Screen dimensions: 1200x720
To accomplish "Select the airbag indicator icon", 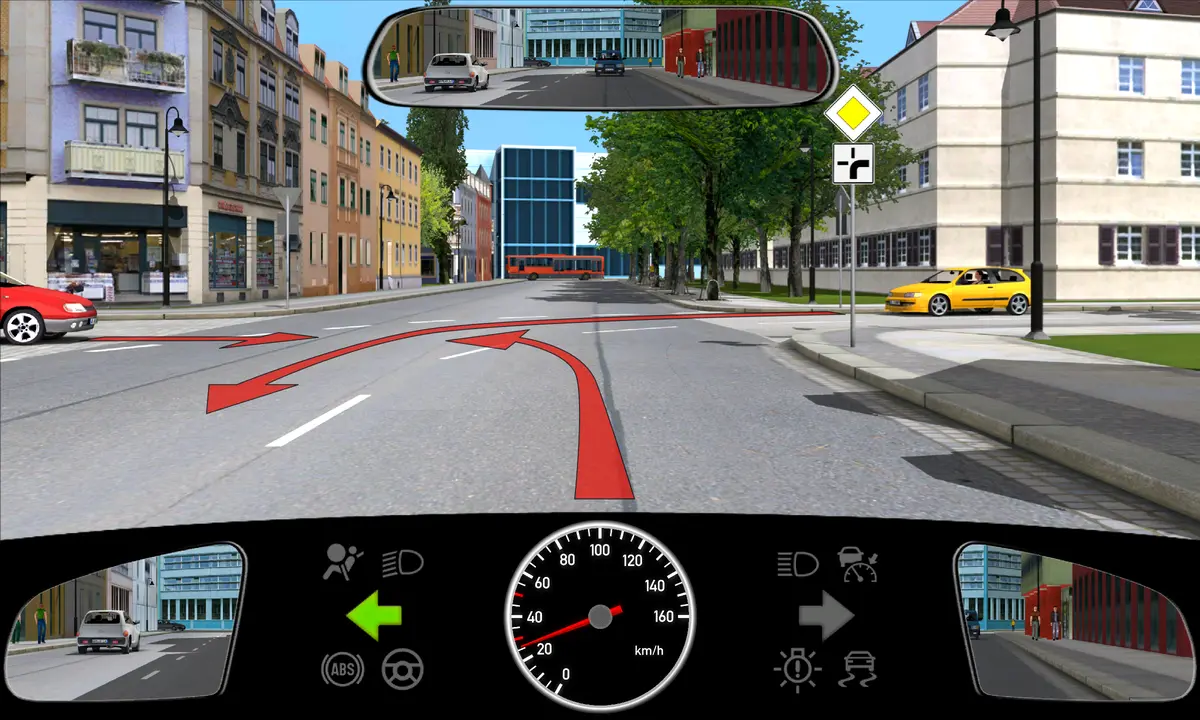I will click(x=343, y=563).
